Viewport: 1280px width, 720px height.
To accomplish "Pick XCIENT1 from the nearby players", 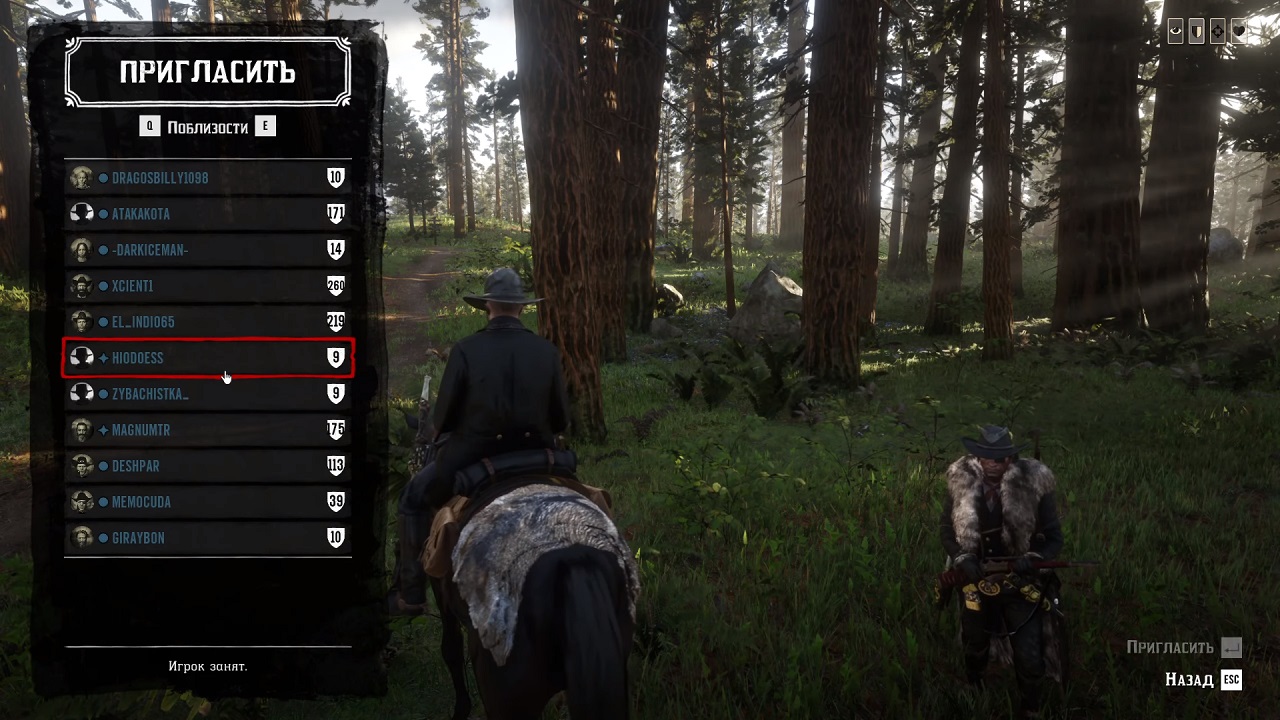I will point(208,286).
